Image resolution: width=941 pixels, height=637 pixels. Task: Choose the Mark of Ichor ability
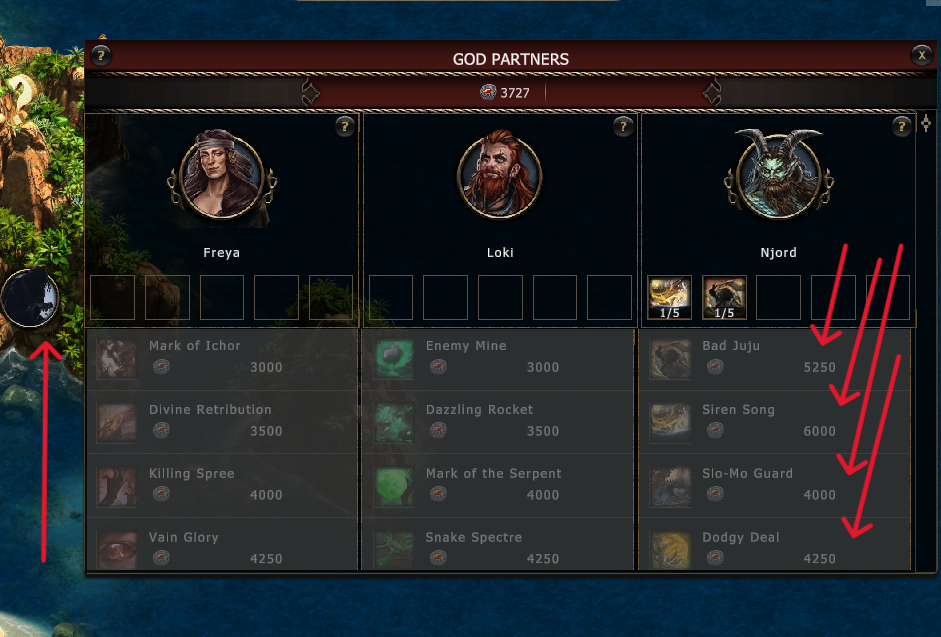[x=222, y=358]
